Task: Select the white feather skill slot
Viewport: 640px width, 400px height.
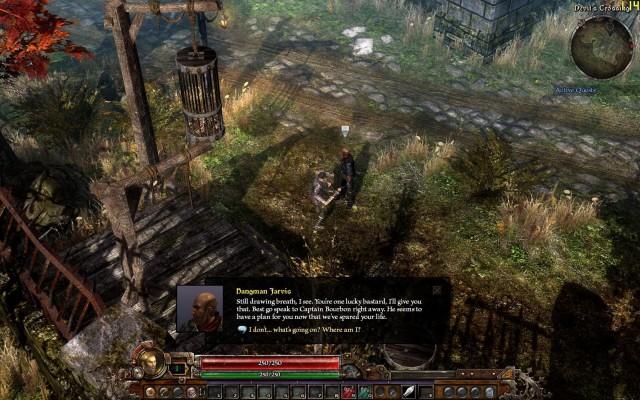Action: pos(409,391)
